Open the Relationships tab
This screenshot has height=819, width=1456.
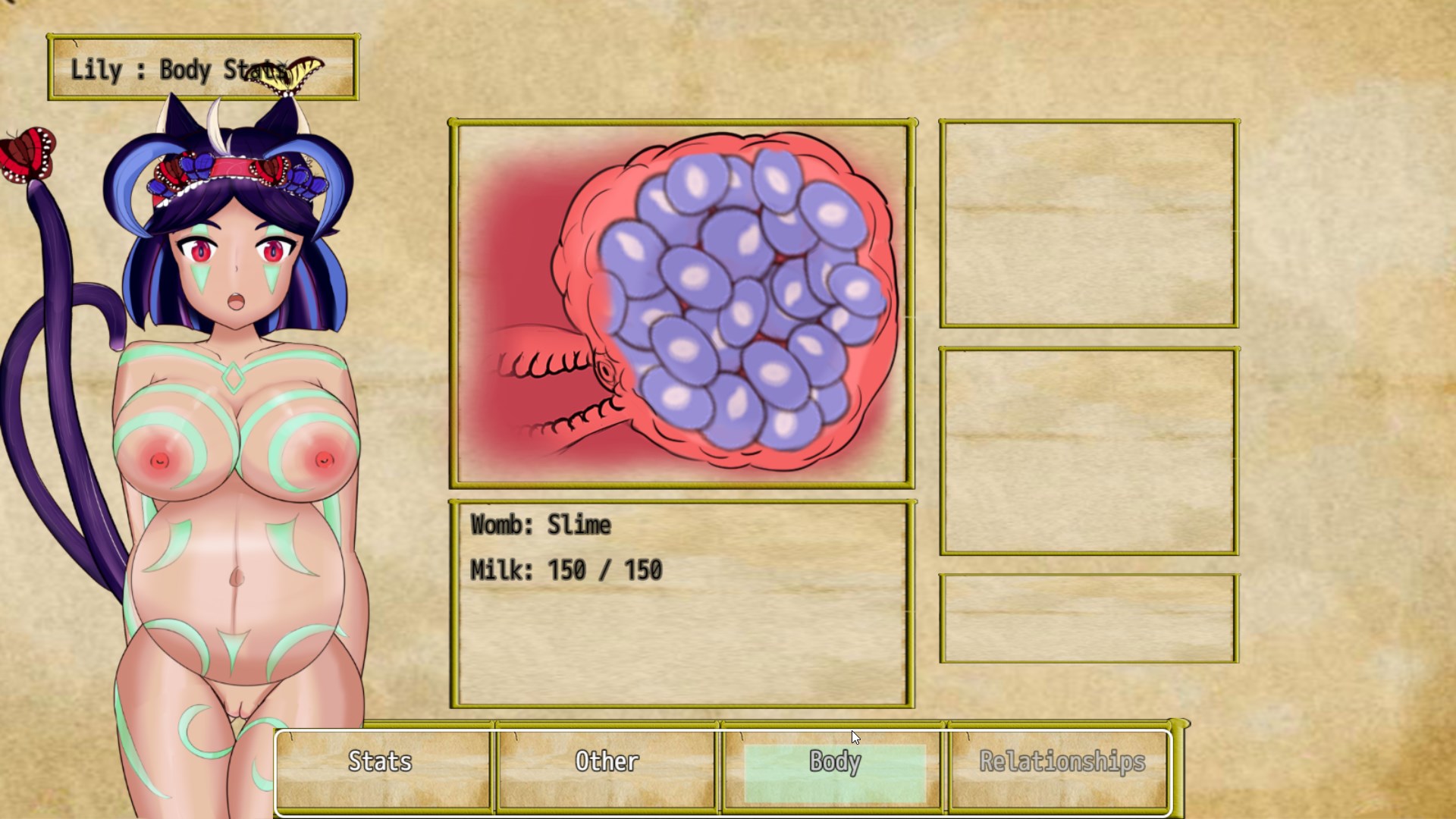pos(1060,762)
